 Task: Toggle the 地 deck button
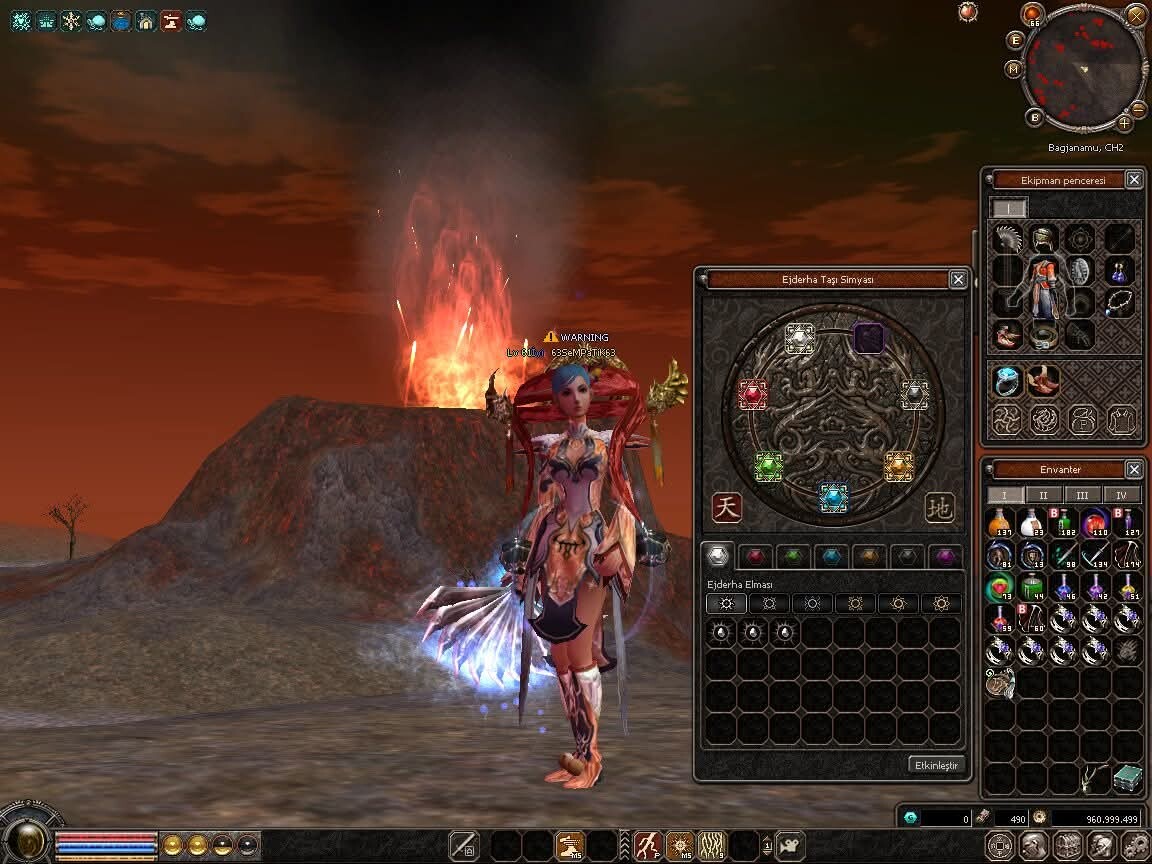click(x=939, y=507)
